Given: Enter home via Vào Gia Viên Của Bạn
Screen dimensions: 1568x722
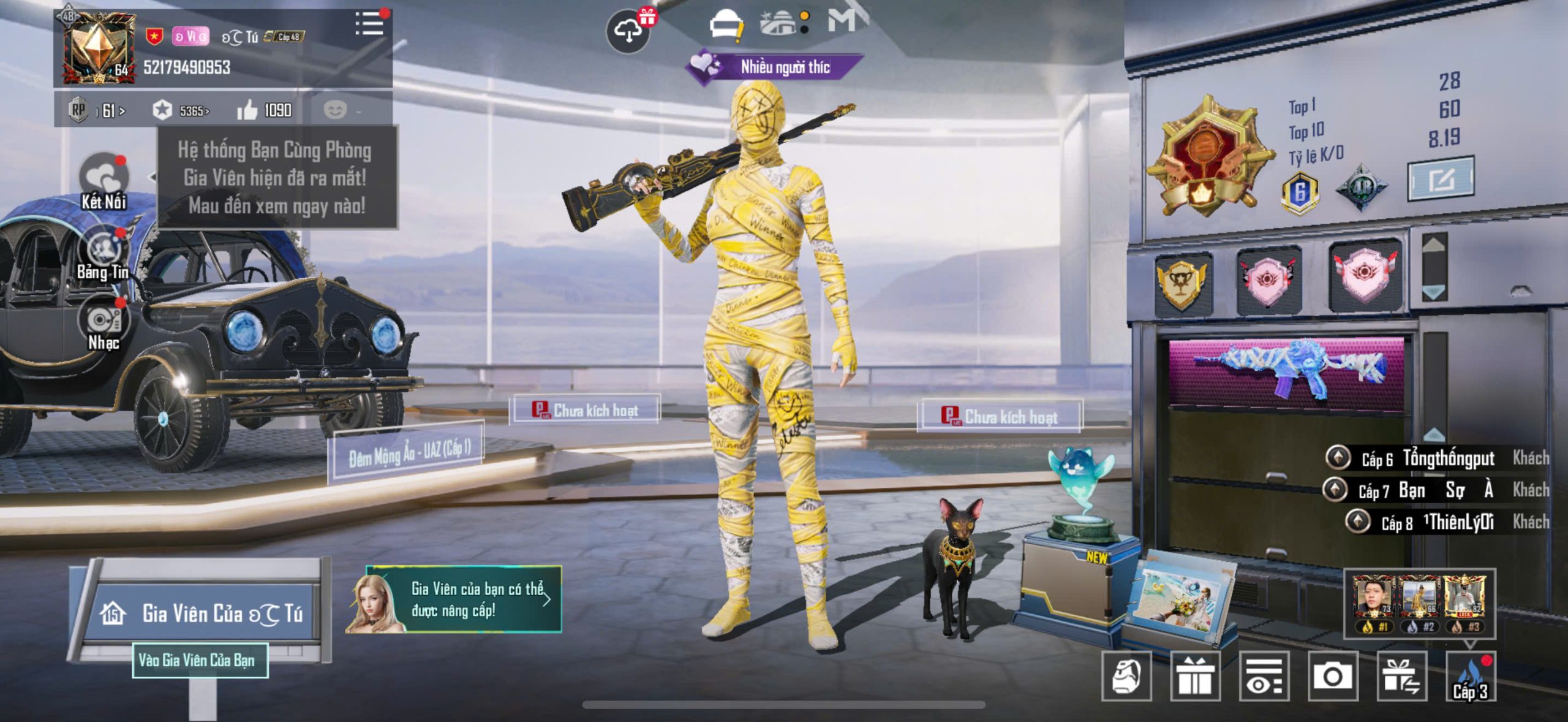Looking at the screenshot, I should 200,660.
